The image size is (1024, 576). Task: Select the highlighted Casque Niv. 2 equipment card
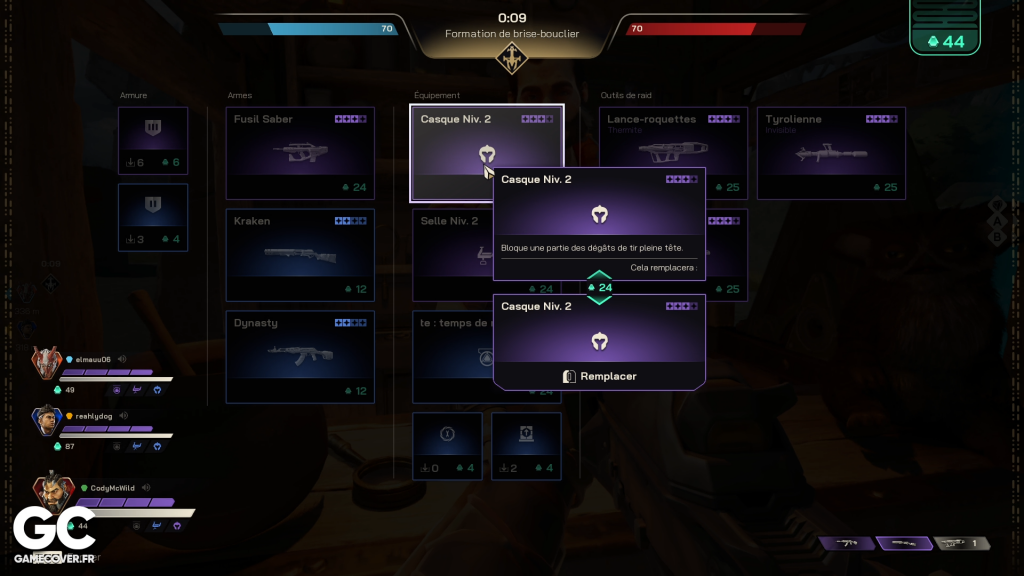coord(450,150)
